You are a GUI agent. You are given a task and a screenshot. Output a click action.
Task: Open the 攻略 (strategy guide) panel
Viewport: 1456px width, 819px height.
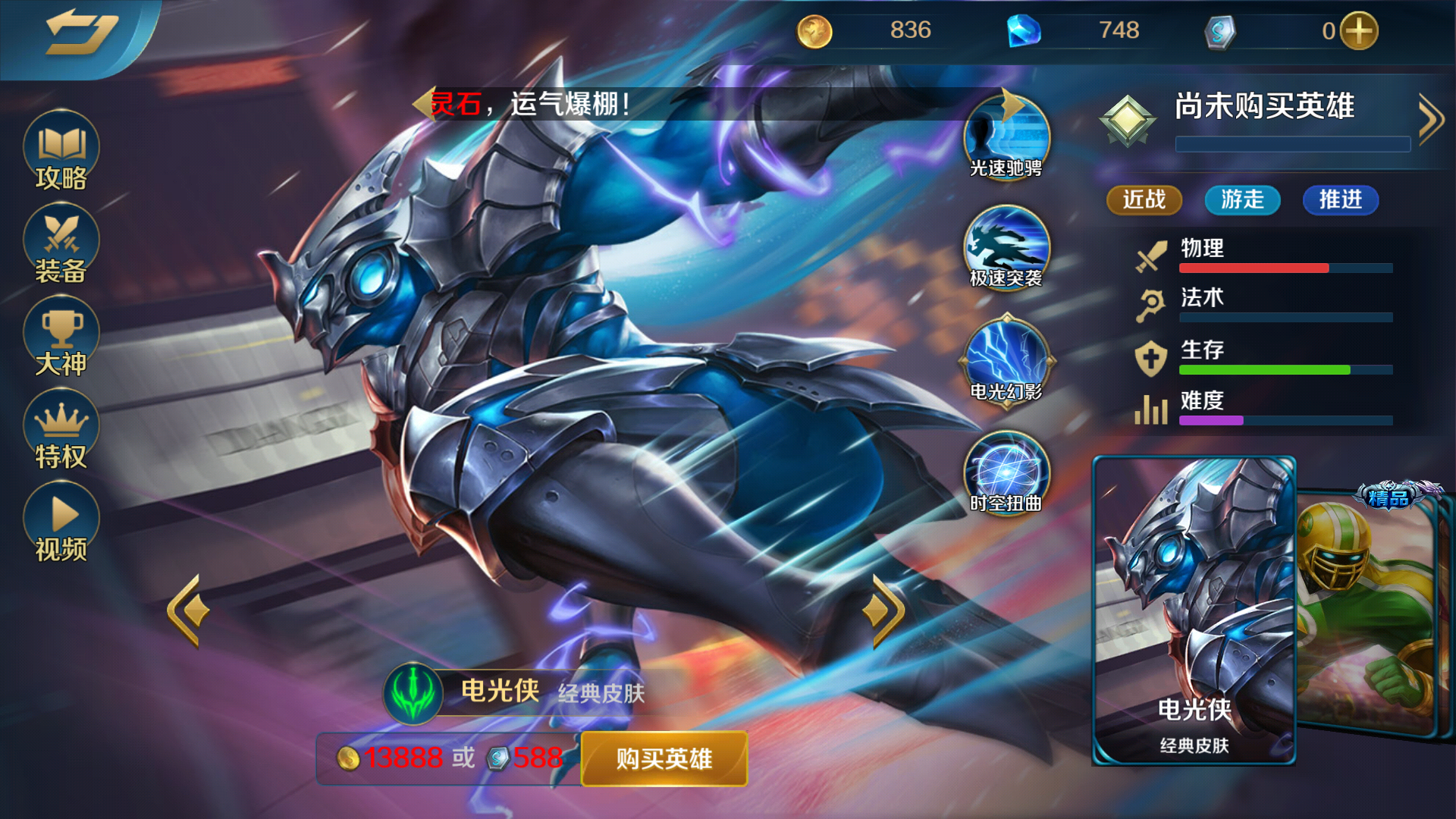[59, 152]
